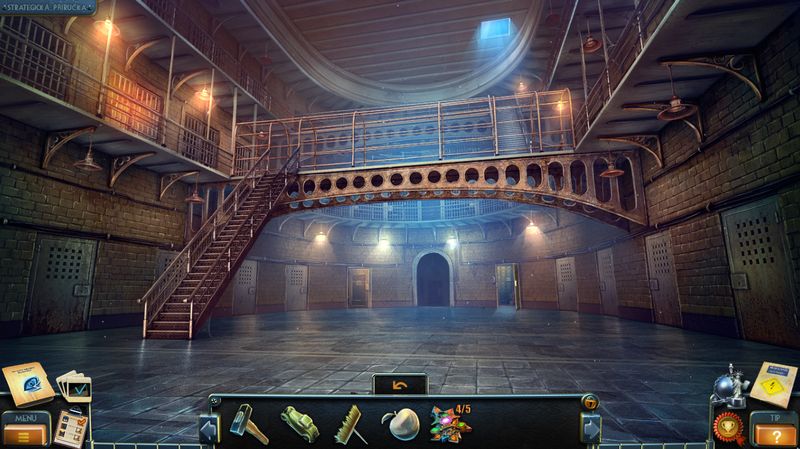Choose the colorful gems item marked 4/5
Screen dimensions: 800x449
(452, 423)
